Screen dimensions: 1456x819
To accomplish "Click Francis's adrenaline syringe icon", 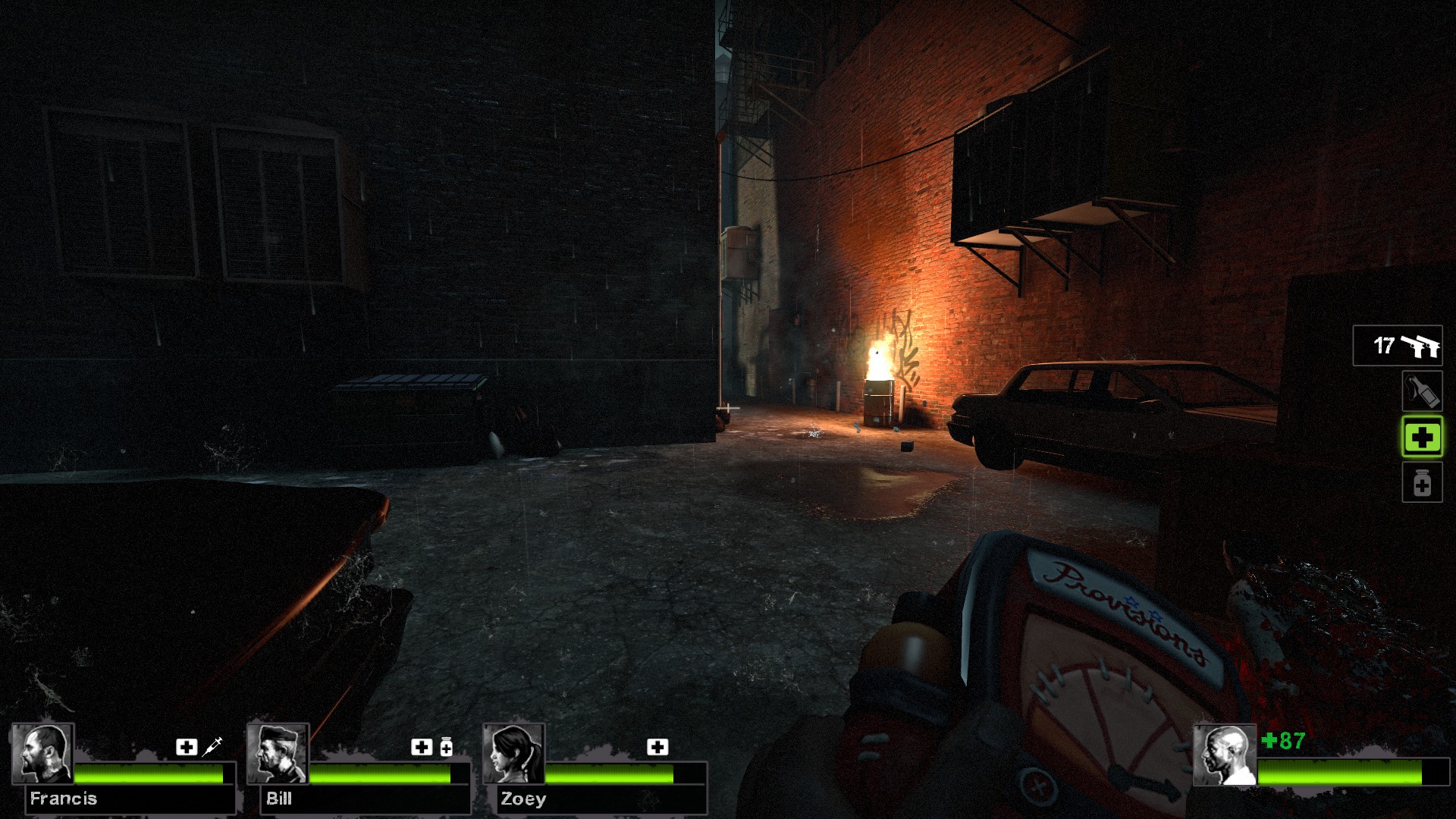I will (212, 746).
